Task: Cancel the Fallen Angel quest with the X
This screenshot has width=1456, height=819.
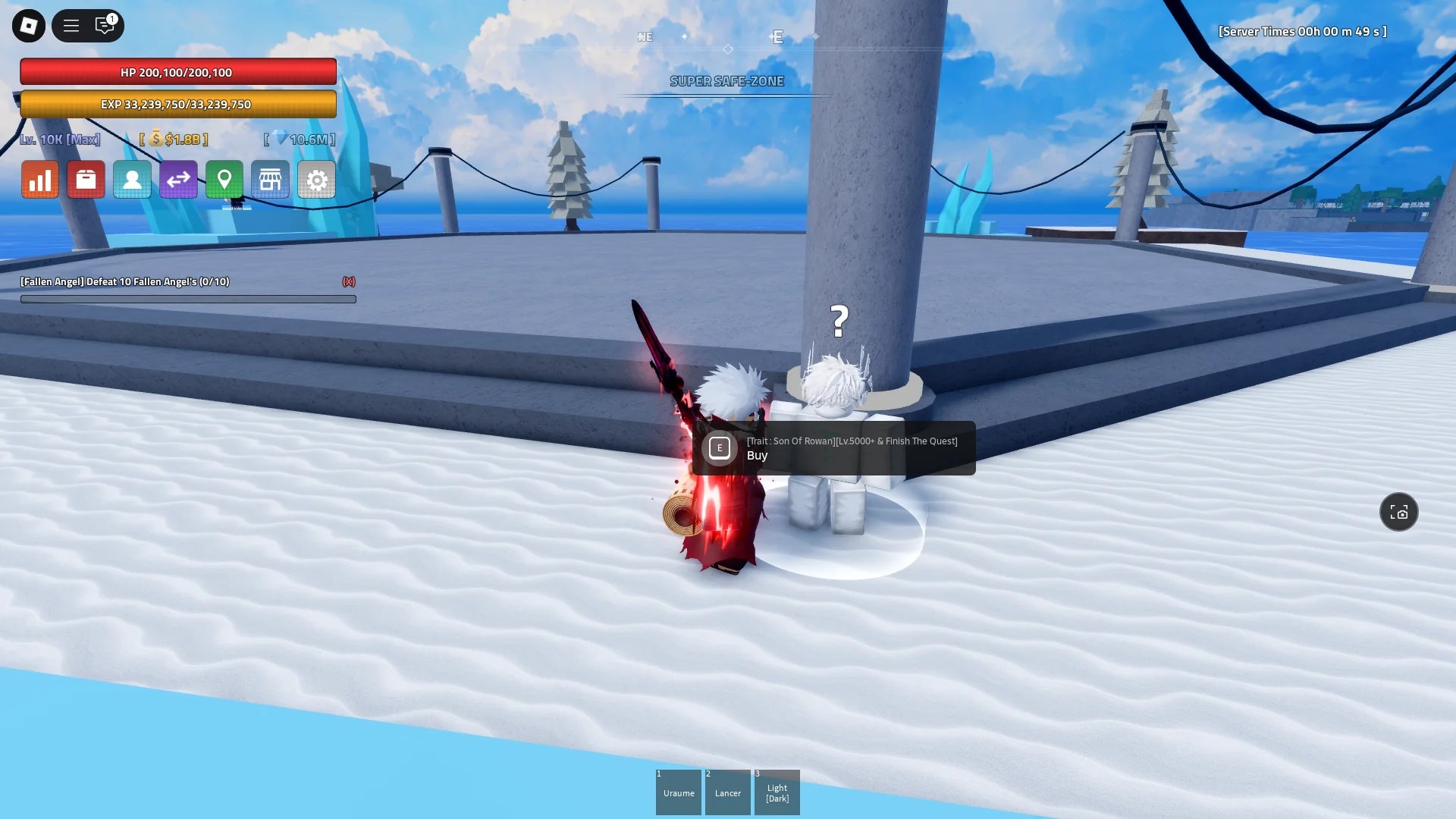Action: 348,281
